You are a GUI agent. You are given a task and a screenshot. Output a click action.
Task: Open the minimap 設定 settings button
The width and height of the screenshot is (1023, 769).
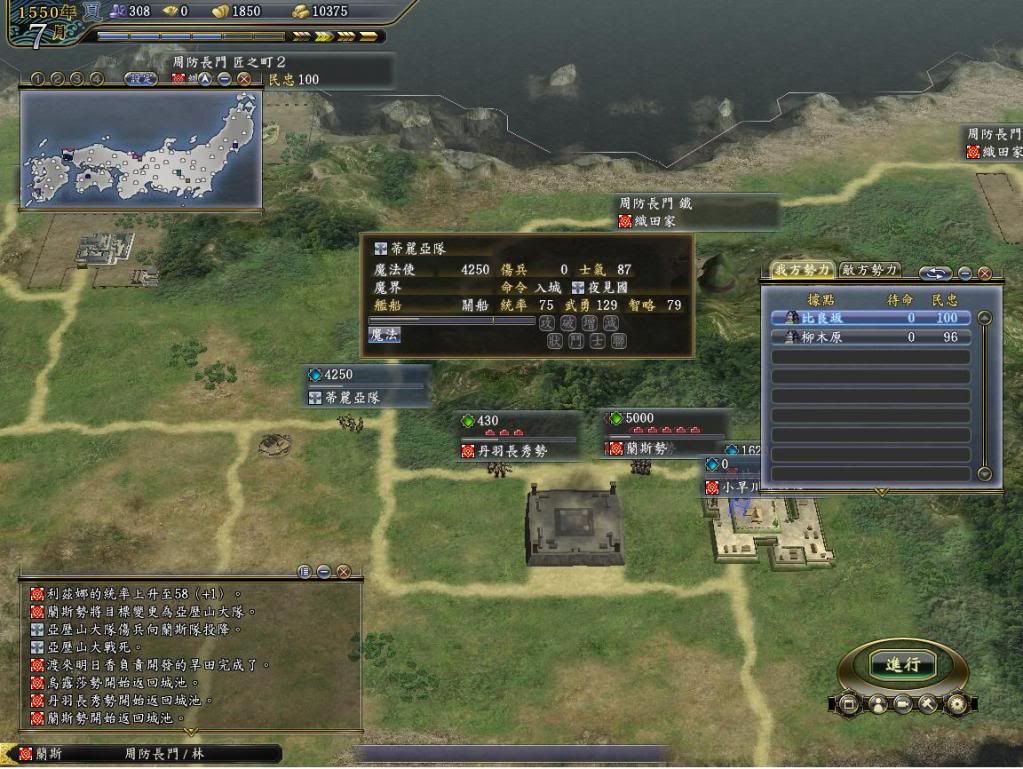pyautogui.click(x=140, y=78)
